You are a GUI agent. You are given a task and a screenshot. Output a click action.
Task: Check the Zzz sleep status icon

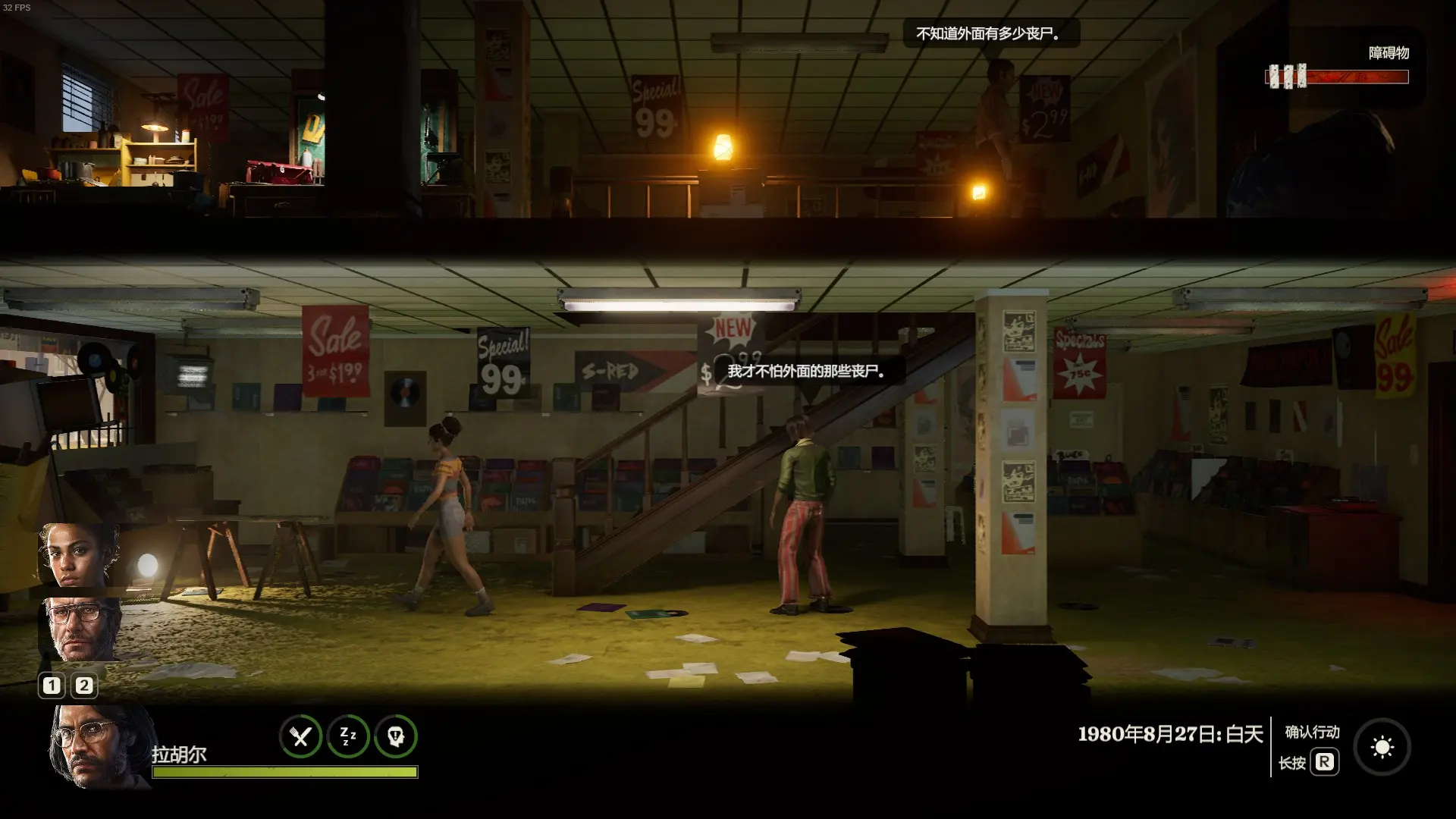(348, 736)
